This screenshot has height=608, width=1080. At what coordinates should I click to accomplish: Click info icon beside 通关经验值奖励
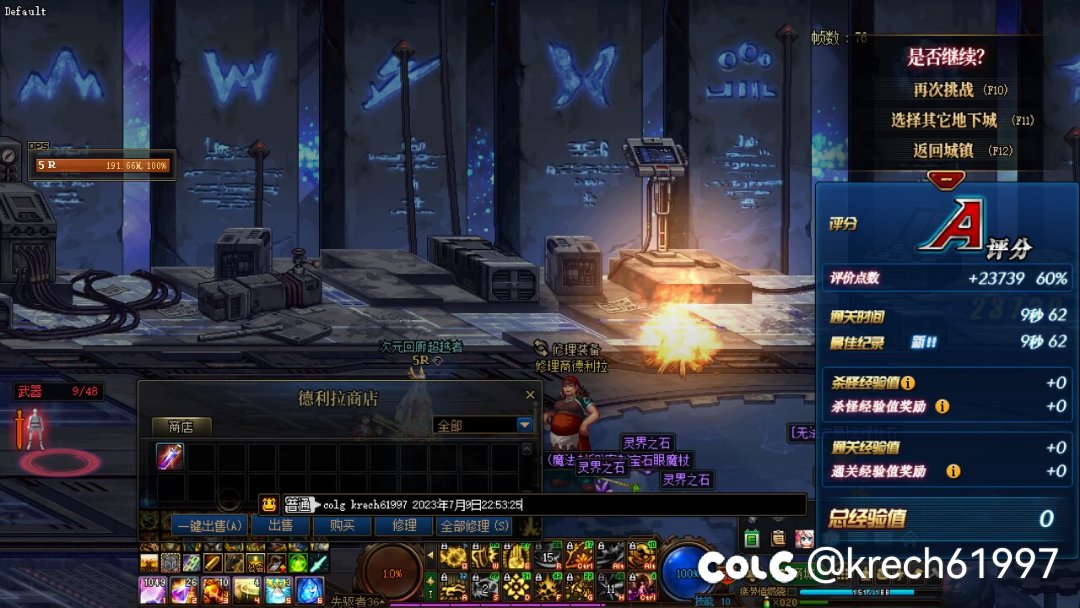coord(953,471)
